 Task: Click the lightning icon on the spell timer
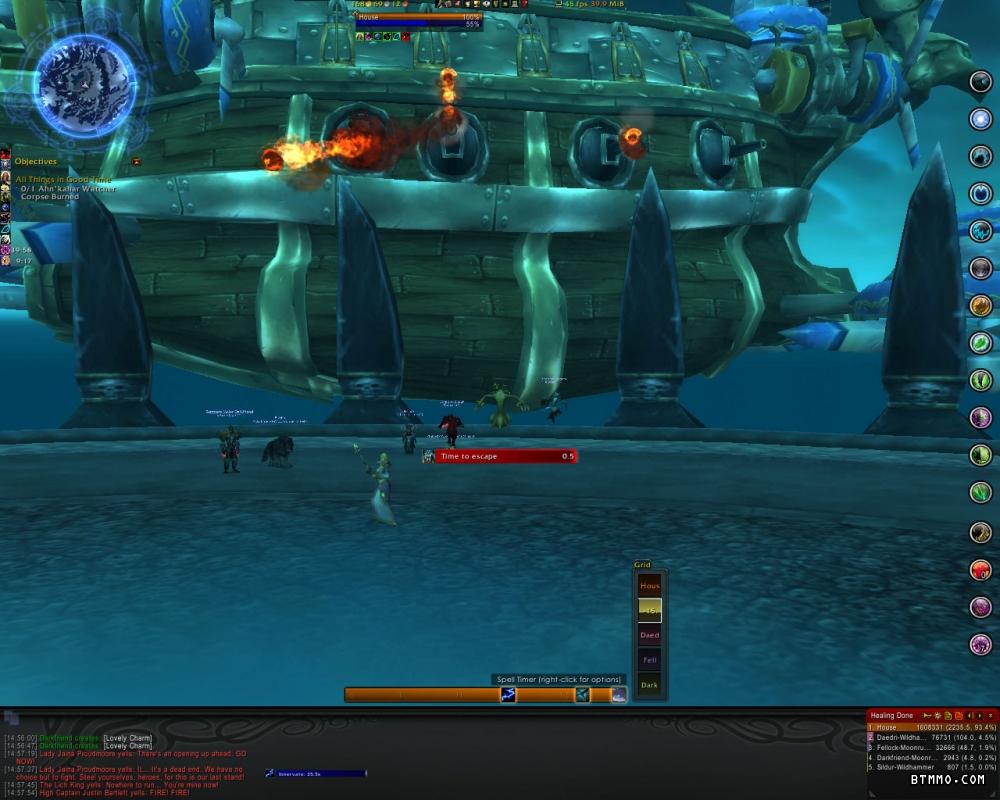click(x=508, y=695)
